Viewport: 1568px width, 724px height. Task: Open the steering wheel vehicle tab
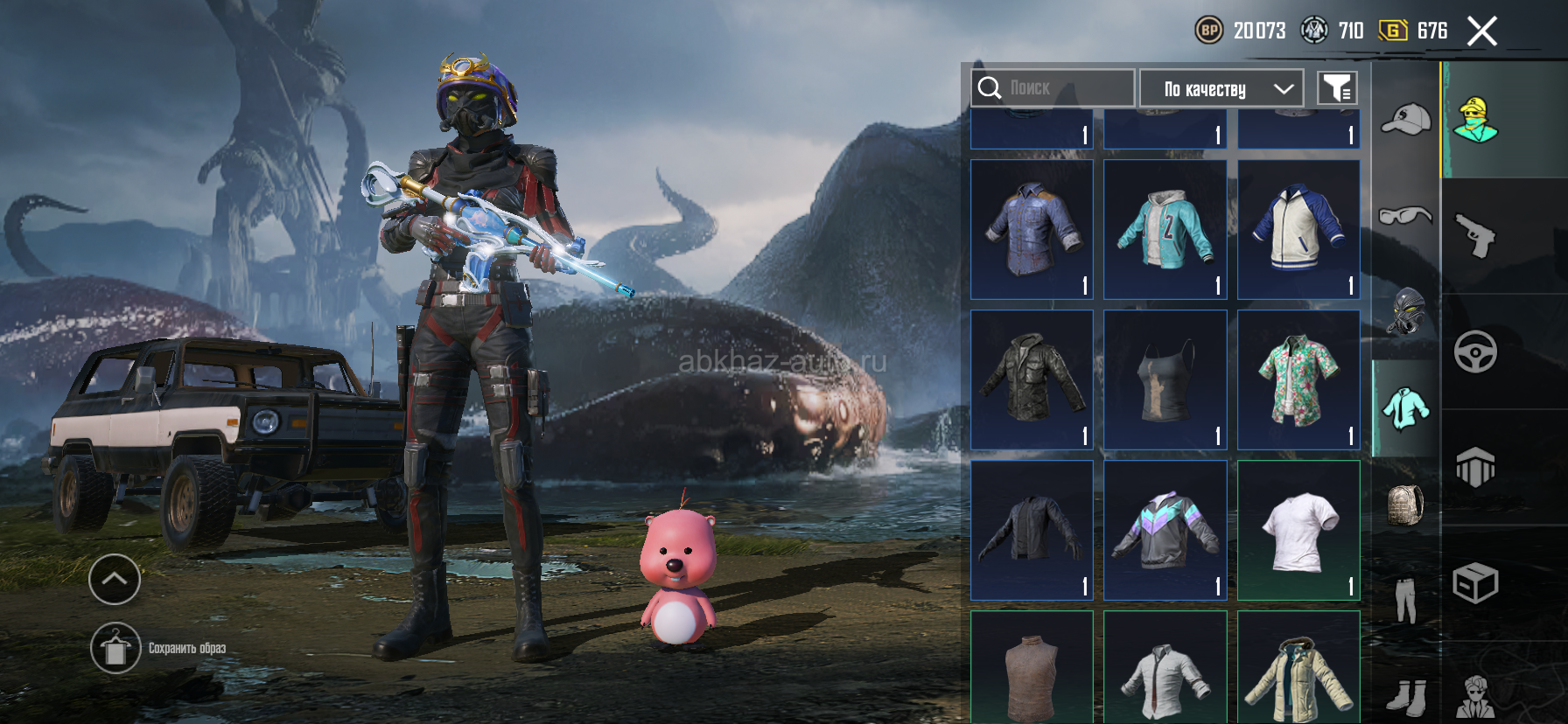point(1475,352)
